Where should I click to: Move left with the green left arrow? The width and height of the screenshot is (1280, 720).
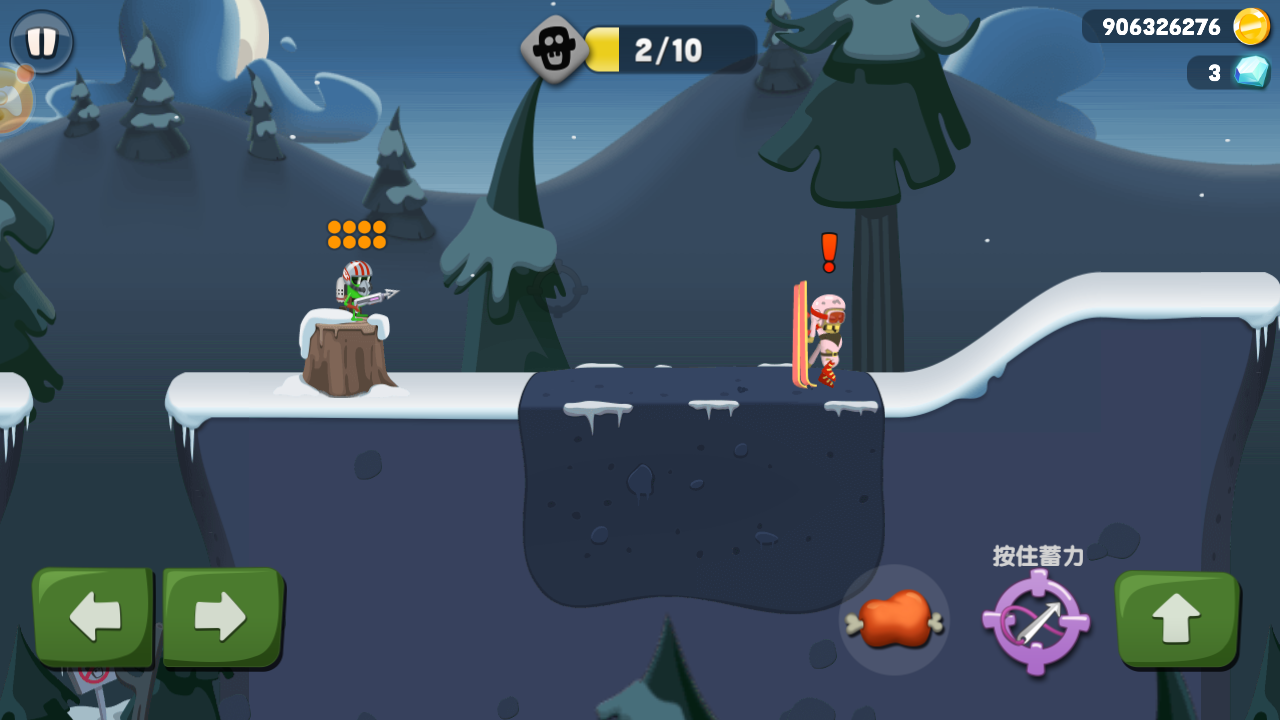[x=93, y=616]
